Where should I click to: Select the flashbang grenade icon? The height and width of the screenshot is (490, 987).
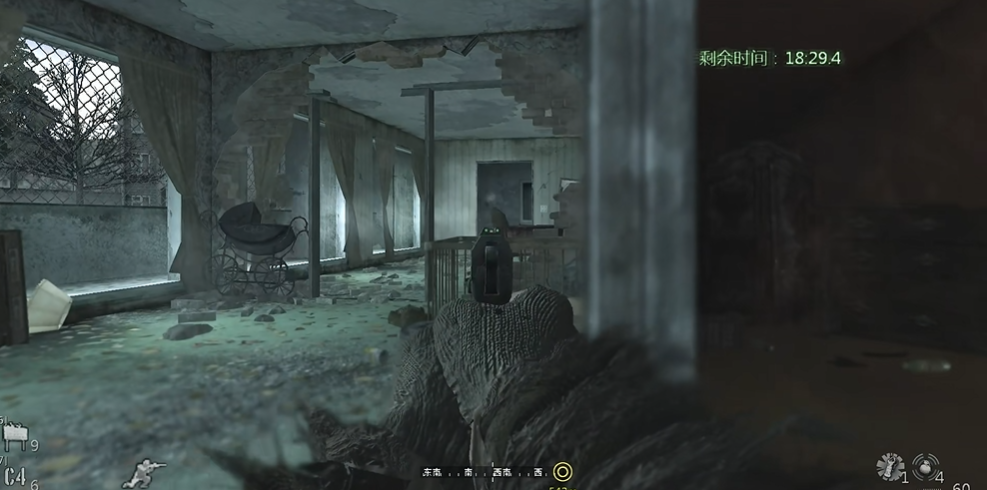(x=889, y=467)
